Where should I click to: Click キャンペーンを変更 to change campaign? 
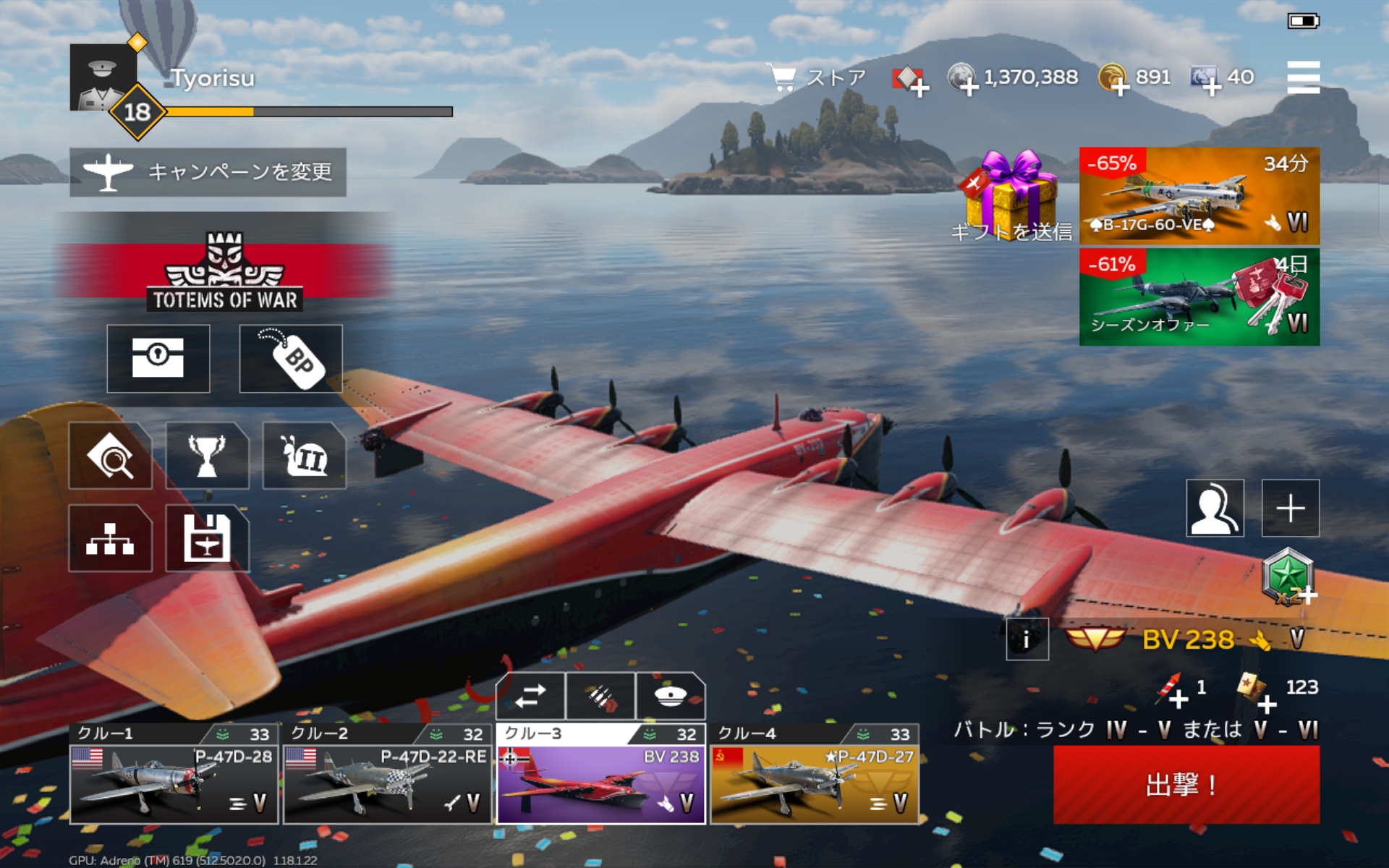point(208,172)
